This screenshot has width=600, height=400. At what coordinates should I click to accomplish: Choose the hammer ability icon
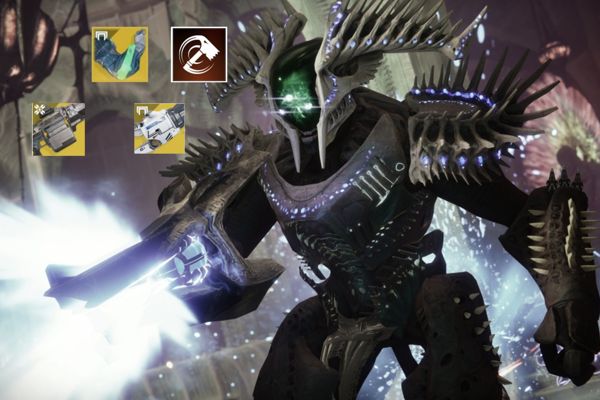coord(198,54)
